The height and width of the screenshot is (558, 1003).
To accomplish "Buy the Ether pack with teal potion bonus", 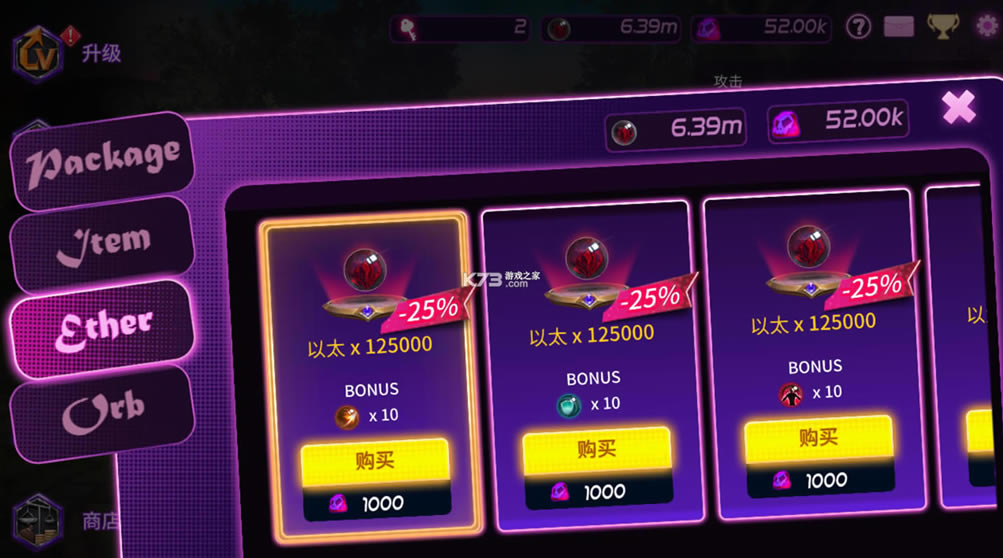I will click(596, 450).
